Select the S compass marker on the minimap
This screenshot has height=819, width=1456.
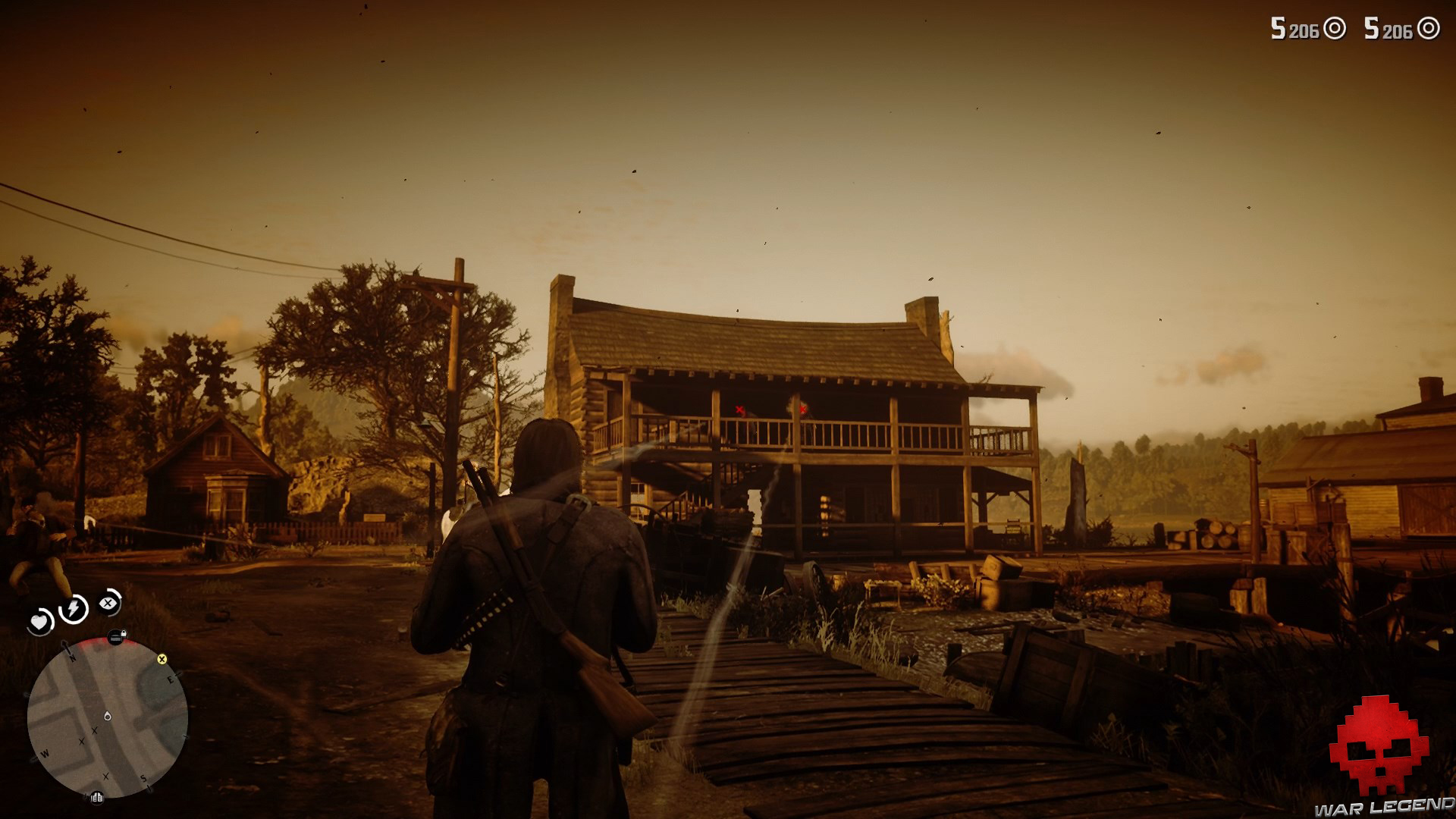click(x=143, y=778)
